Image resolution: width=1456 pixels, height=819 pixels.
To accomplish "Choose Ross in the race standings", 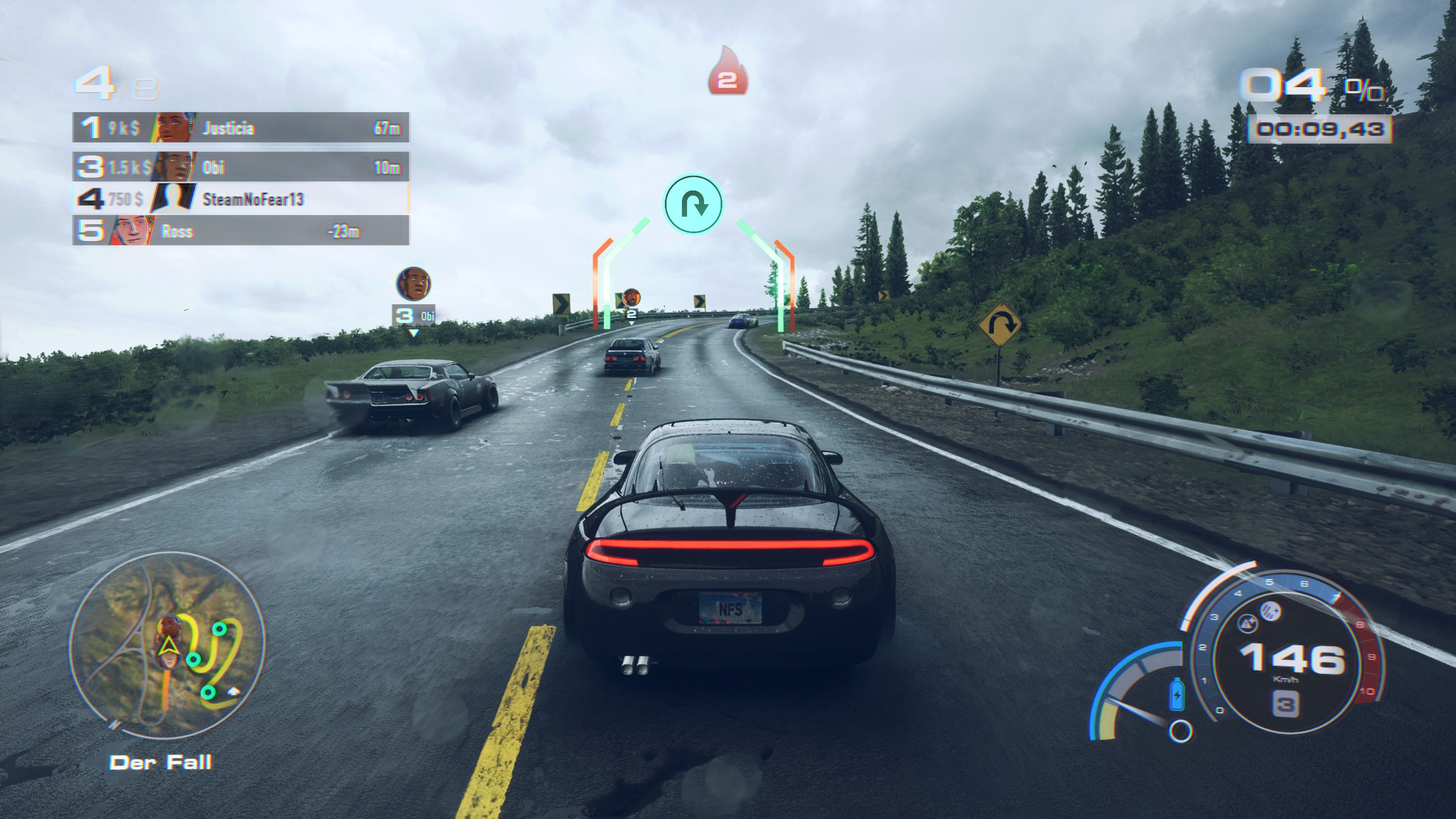I will (x=241, y=231).
